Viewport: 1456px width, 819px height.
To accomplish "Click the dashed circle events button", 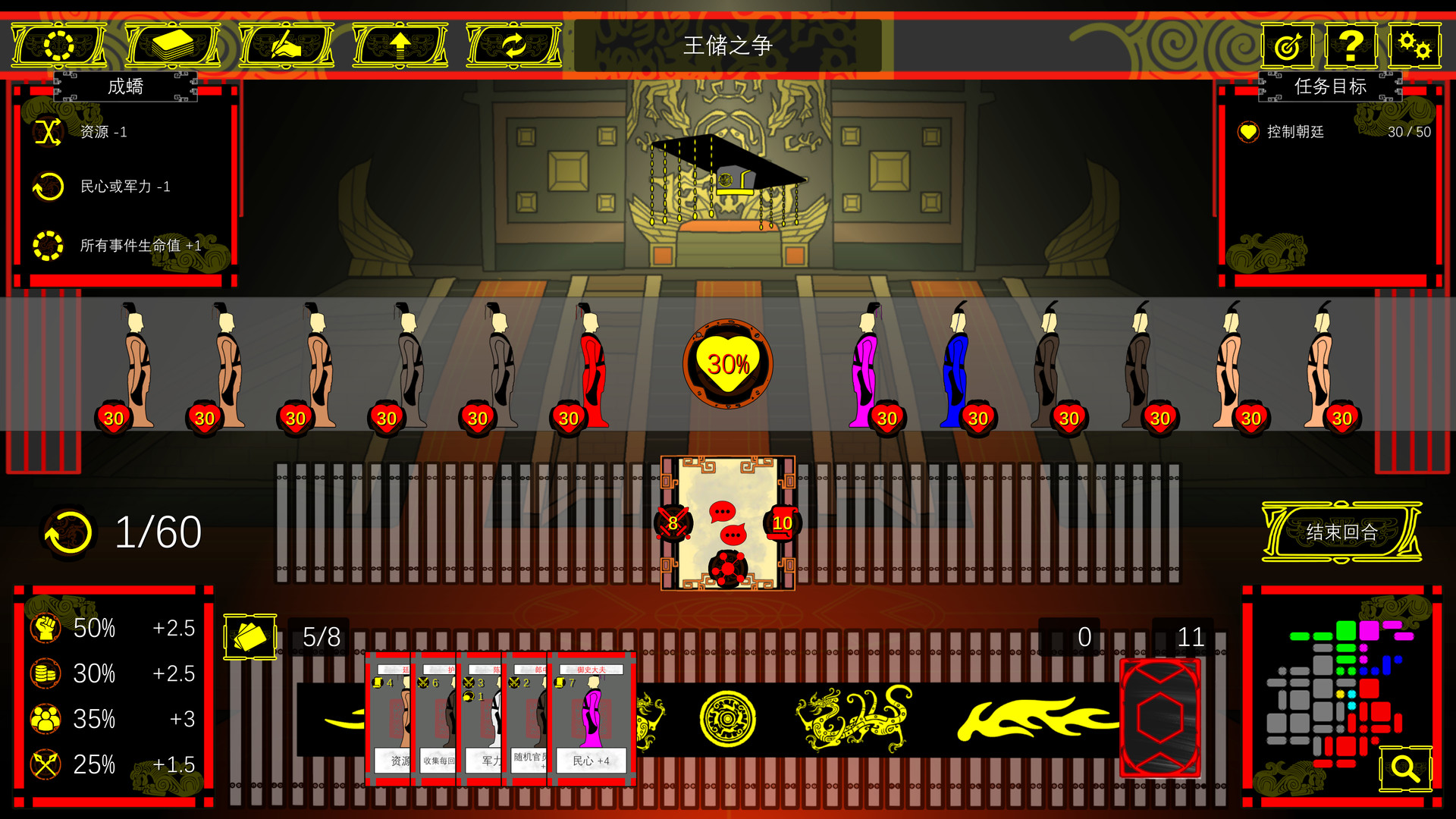I will coord(58,45).
